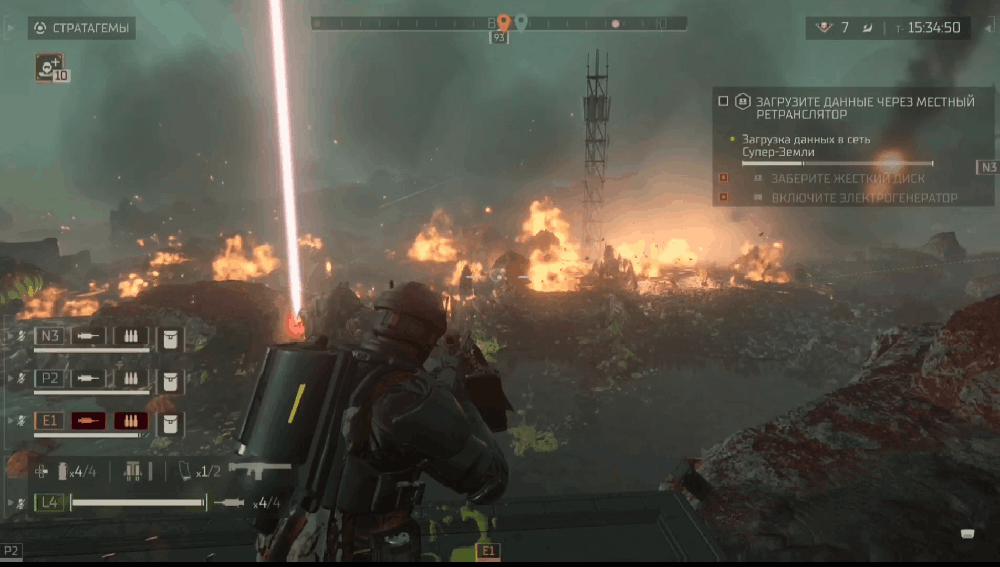Select squad member tag N3 in the squad list

(50, 336)
